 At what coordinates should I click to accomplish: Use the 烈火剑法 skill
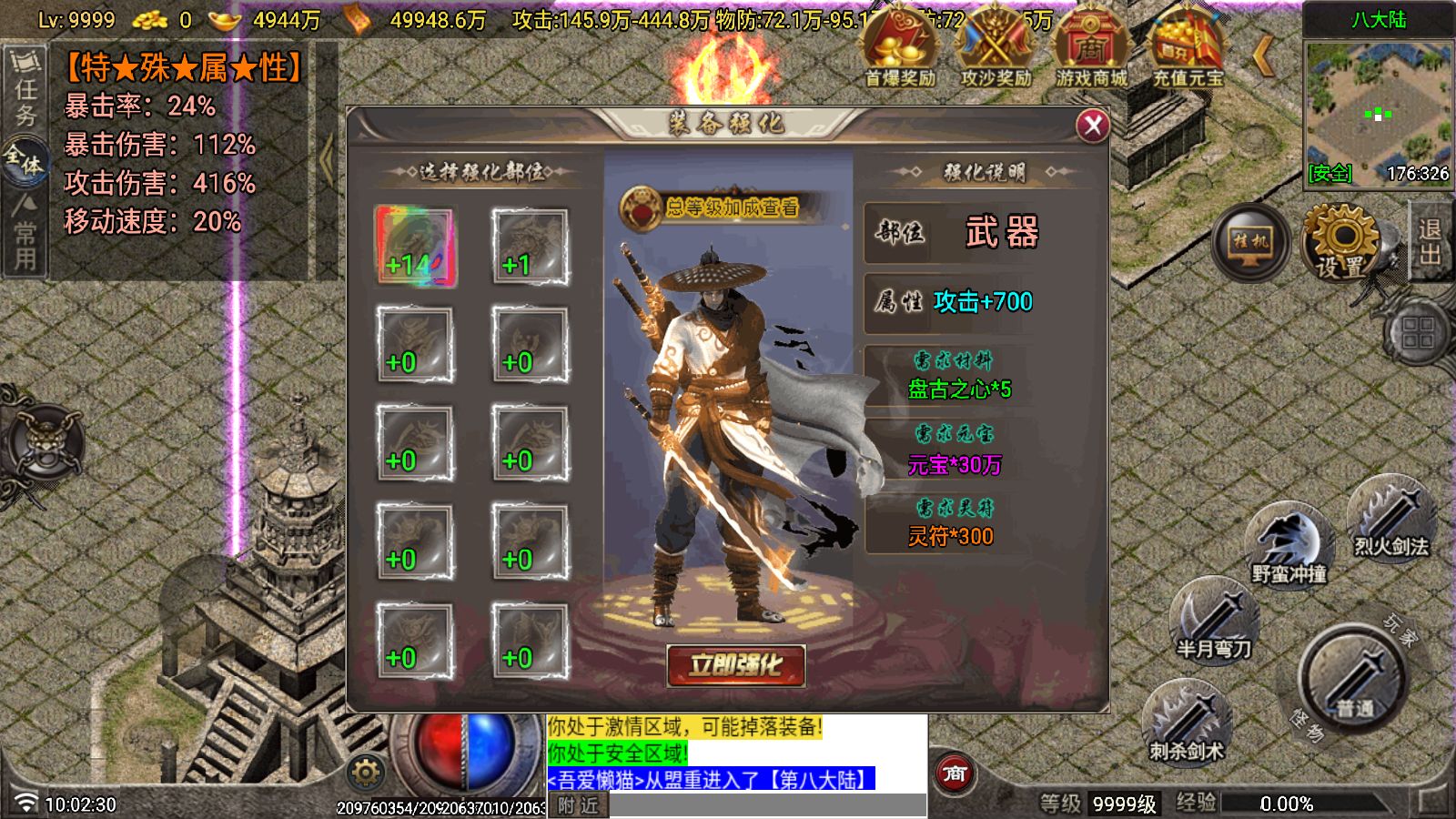(1390, 521)
